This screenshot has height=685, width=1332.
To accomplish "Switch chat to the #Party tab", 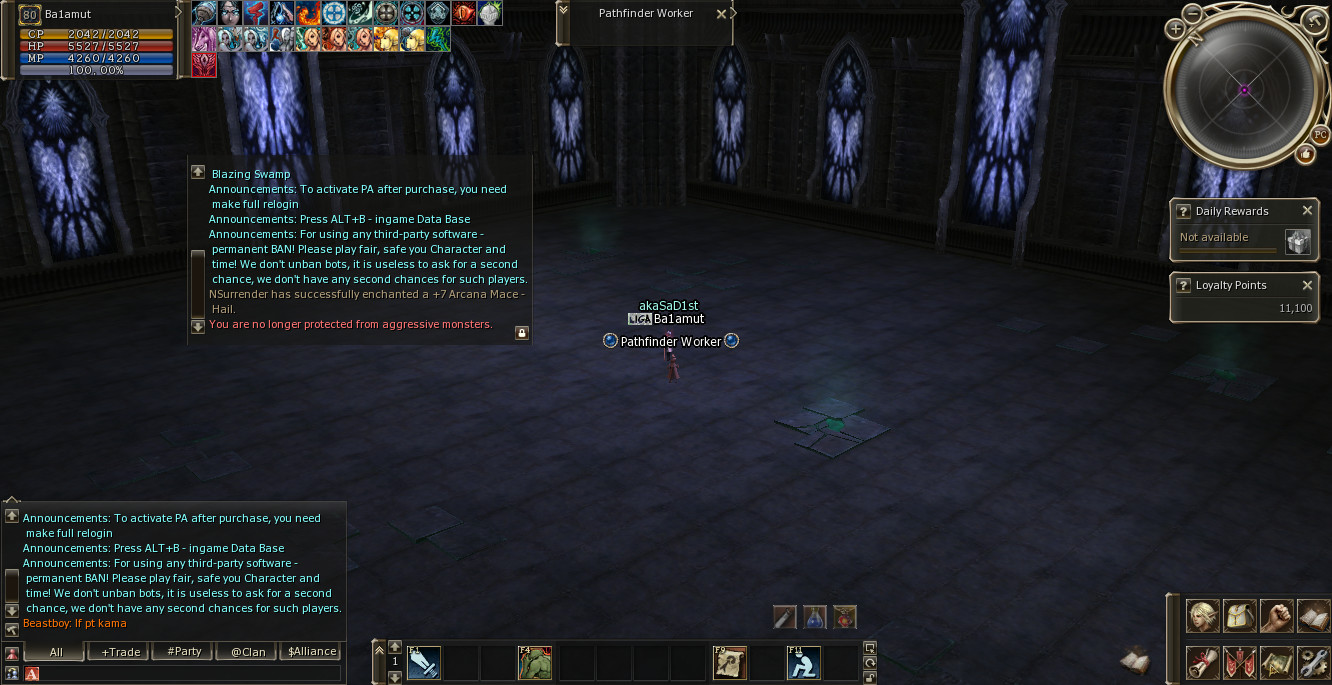I will coord(184,652).
